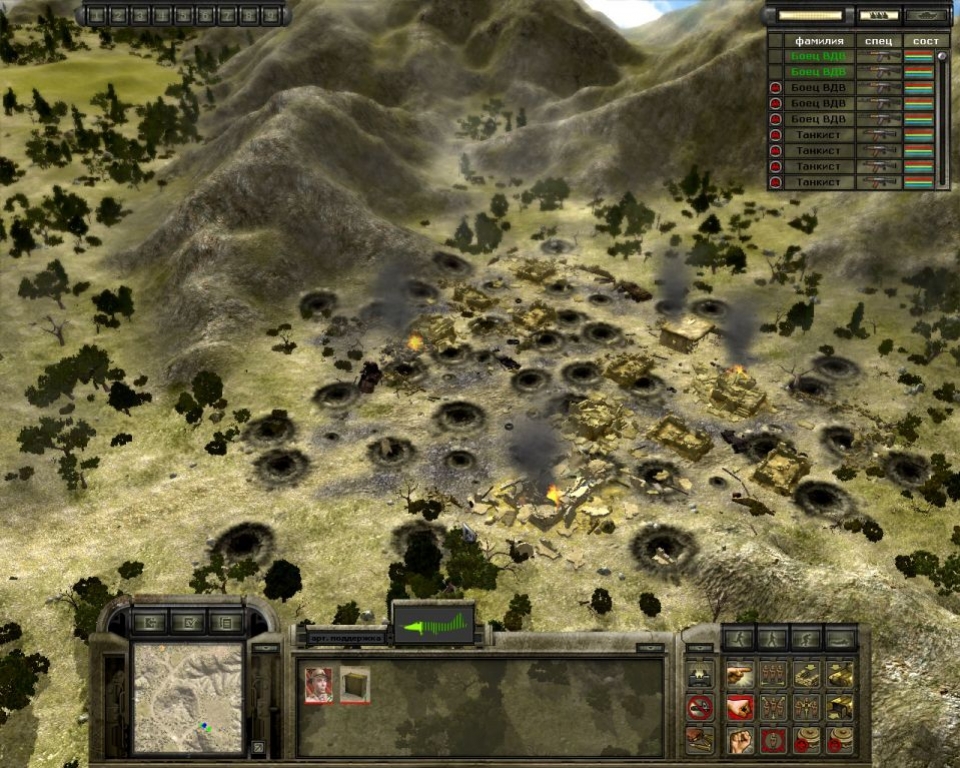Viewport: 960px width, 768px height.
Task: Click the roster list scrollbar handle
Action: [941, 58]
